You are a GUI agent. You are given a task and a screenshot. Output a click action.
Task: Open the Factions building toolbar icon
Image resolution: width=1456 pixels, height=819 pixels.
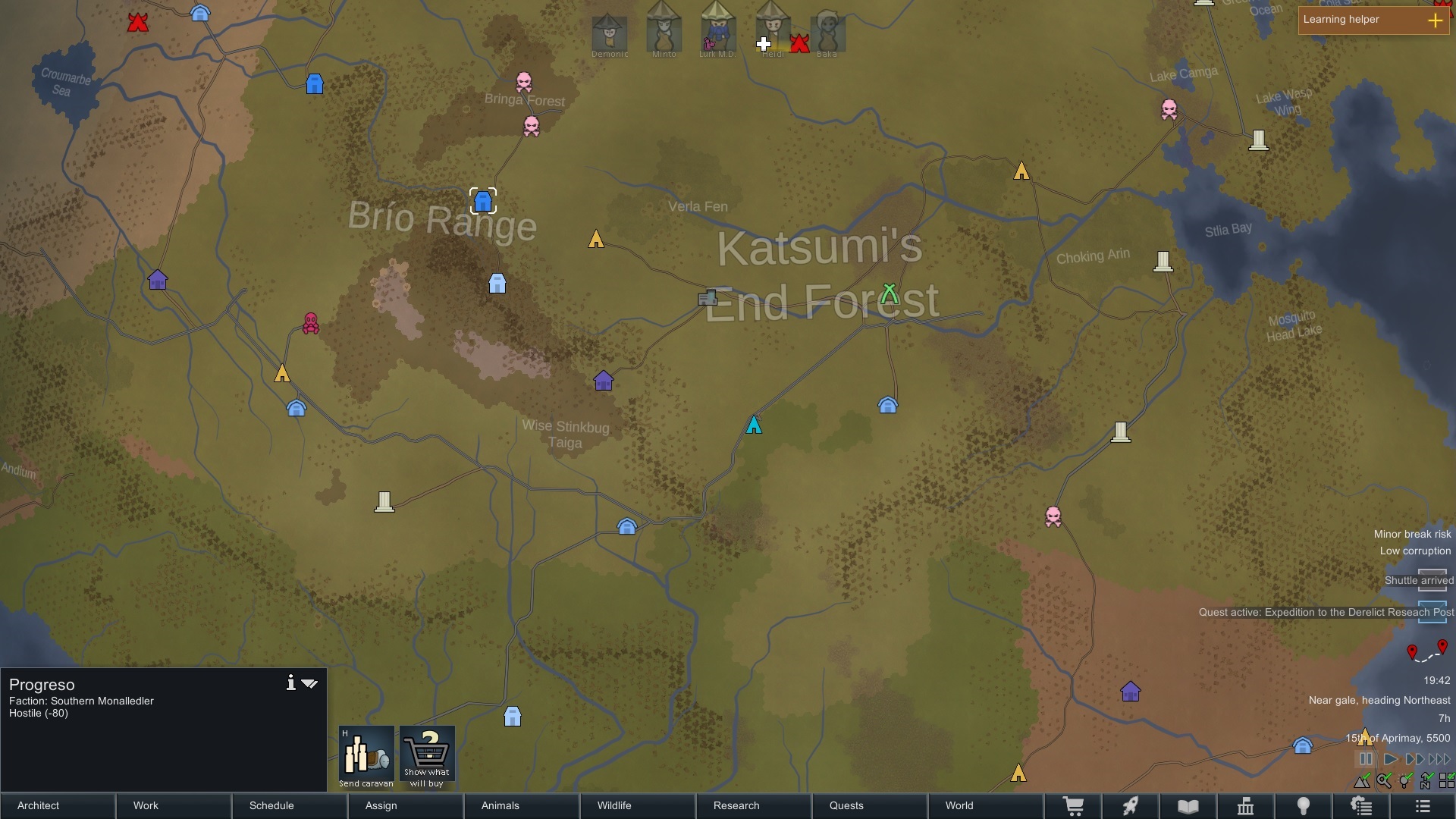1246,806
